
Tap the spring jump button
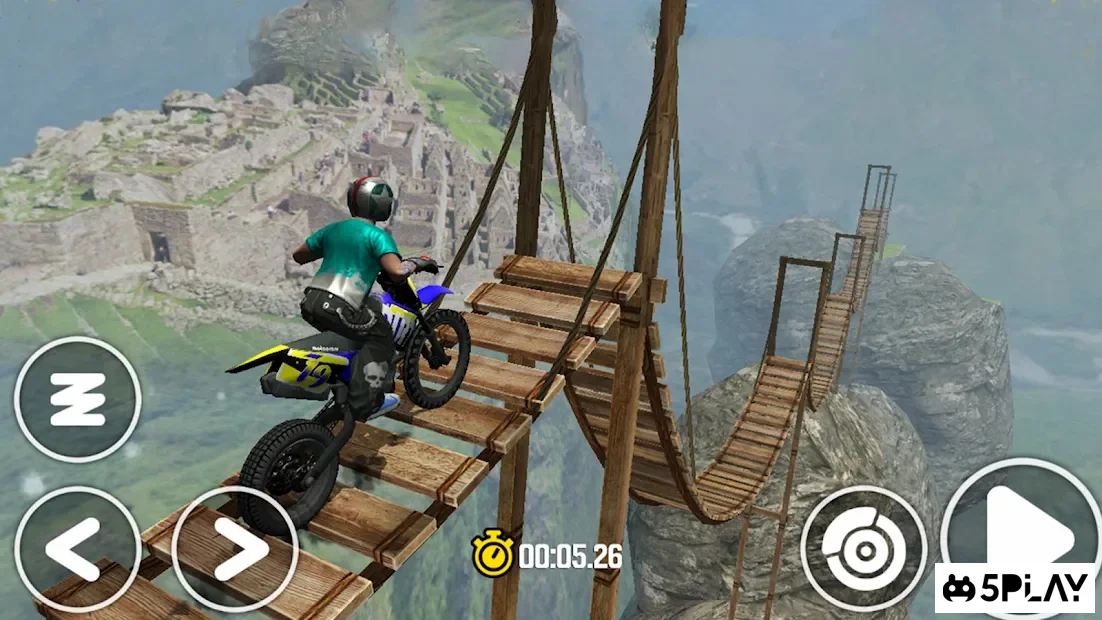(x=77, y=399)
